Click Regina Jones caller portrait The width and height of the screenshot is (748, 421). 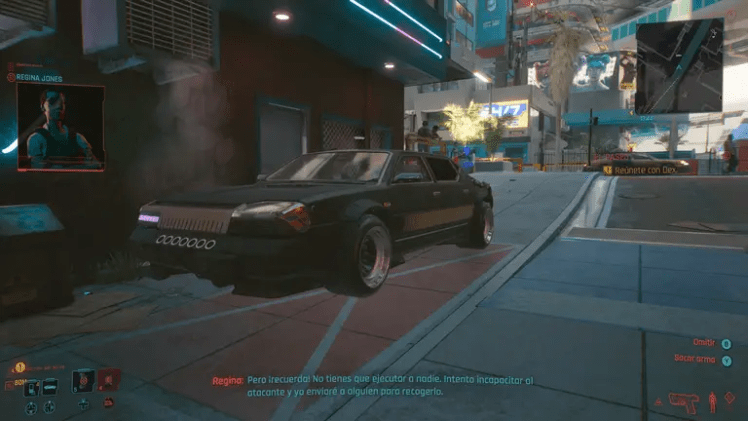tap(60, 126)
